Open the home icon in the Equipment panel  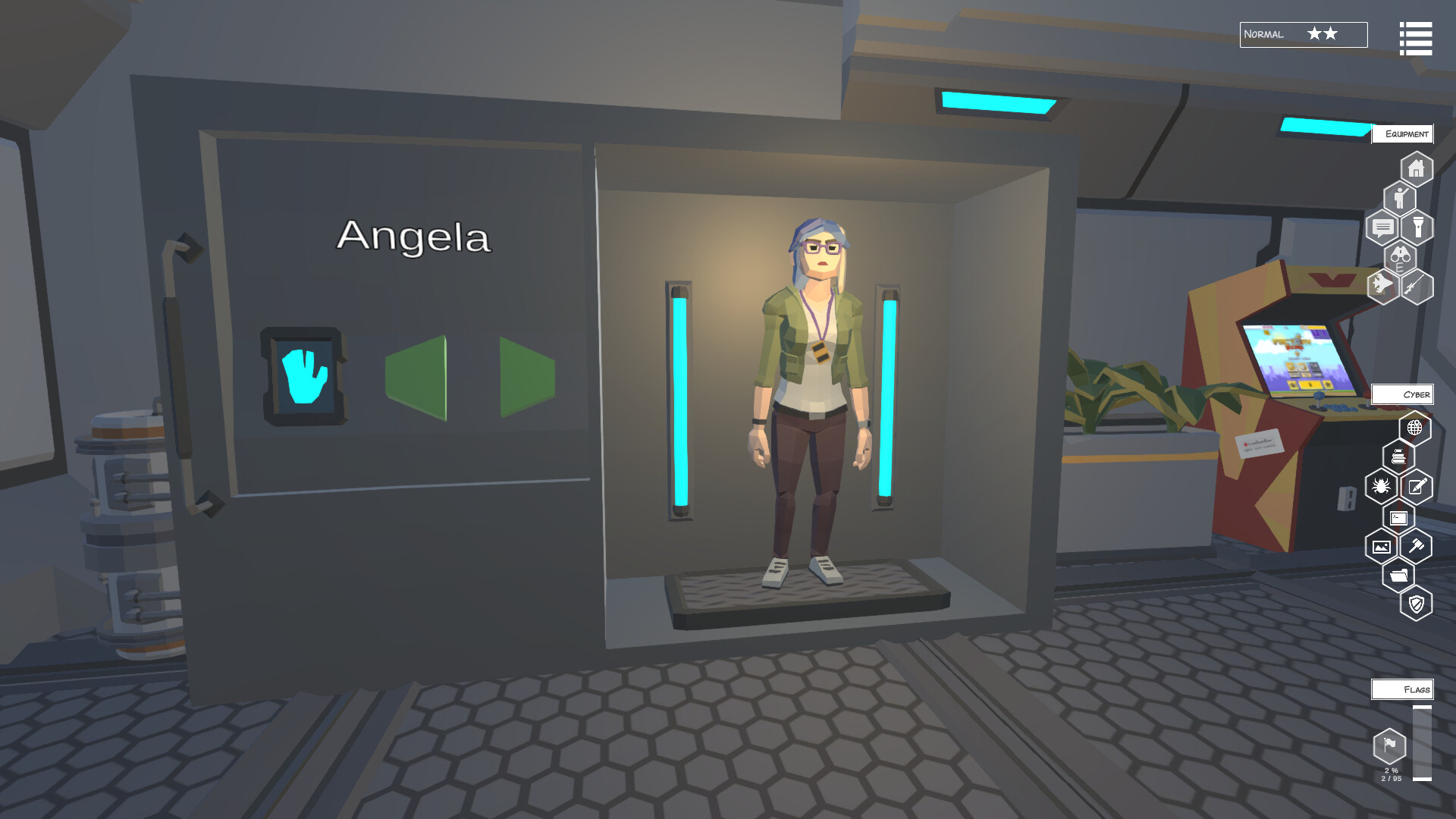pos(1416,168)
